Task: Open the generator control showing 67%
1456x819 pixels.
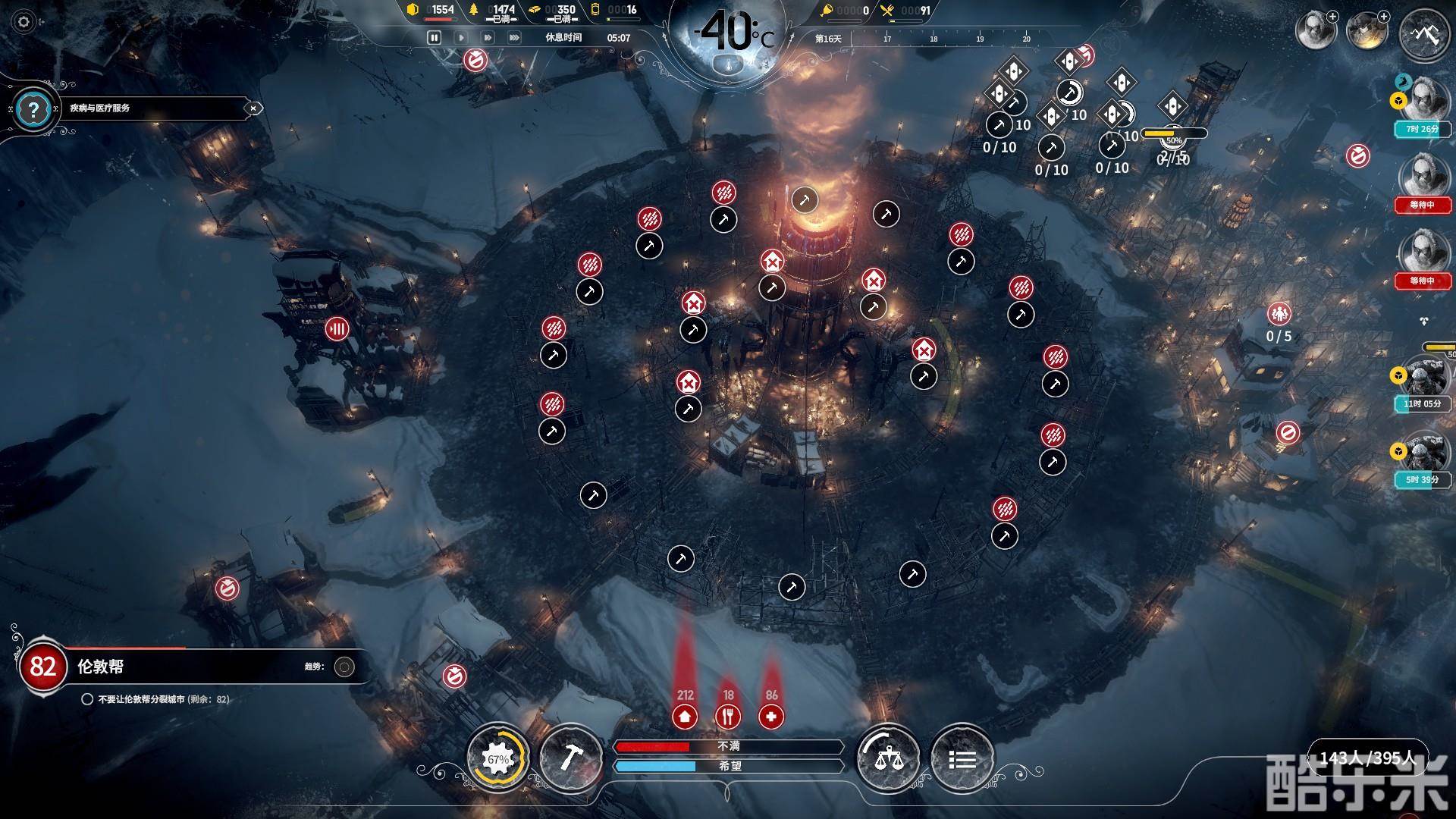Action: (498, 759)
